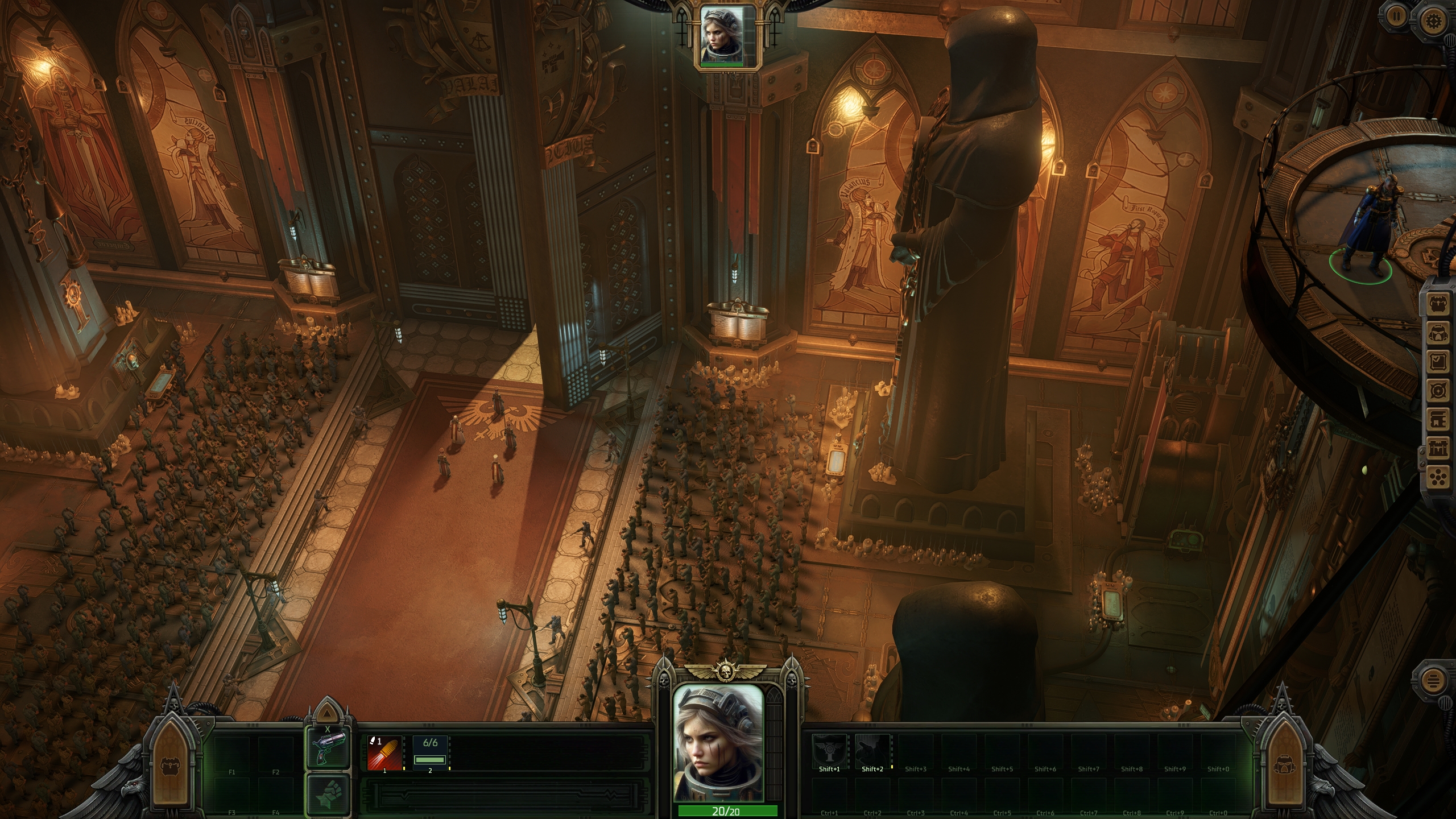Select the revolver pistol weapon set
The height and width of the screenshot is (819, 1456).
tap(328, 749)
